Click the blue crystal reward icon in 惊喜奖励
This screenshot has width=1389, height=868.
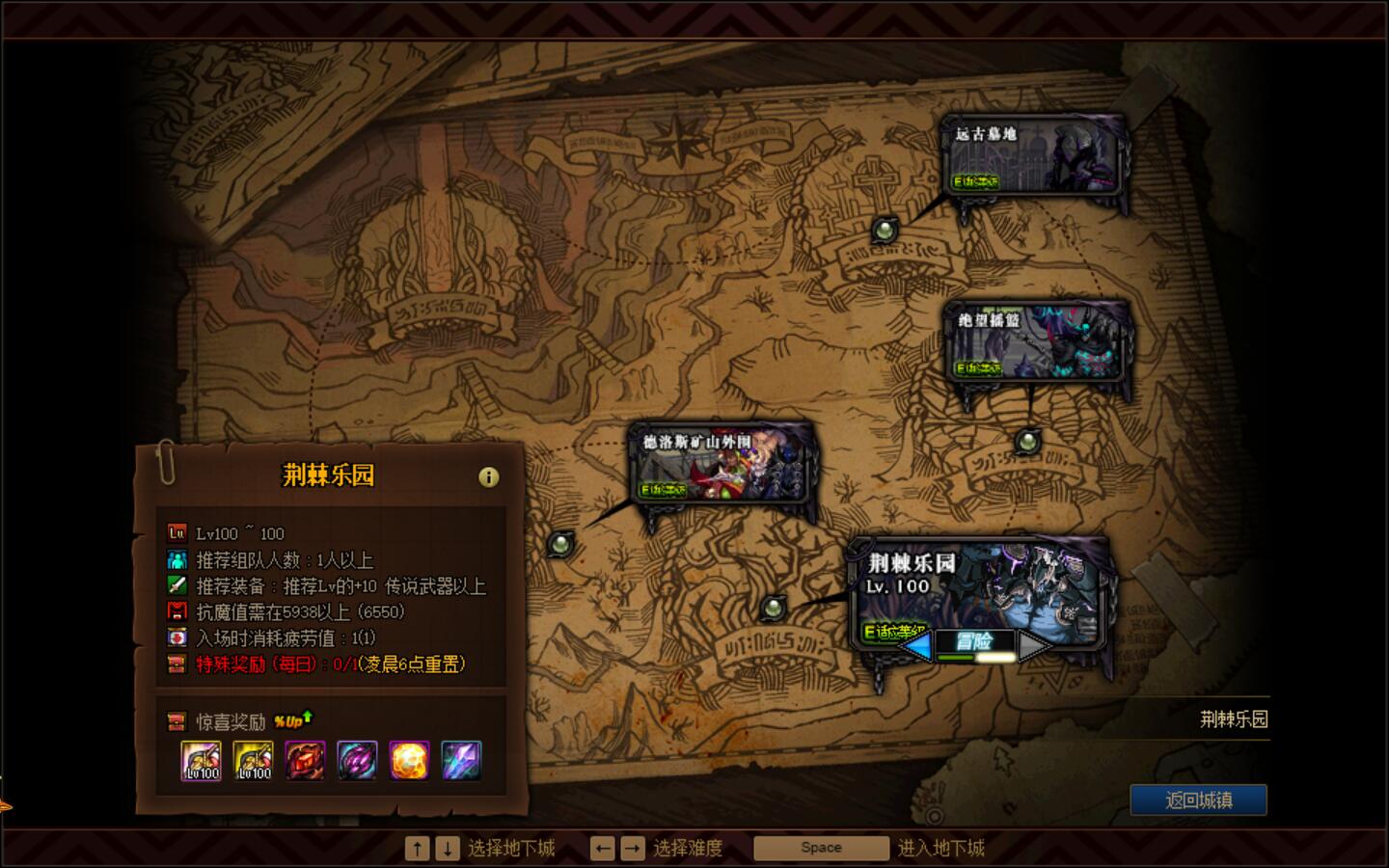[461, 761]
